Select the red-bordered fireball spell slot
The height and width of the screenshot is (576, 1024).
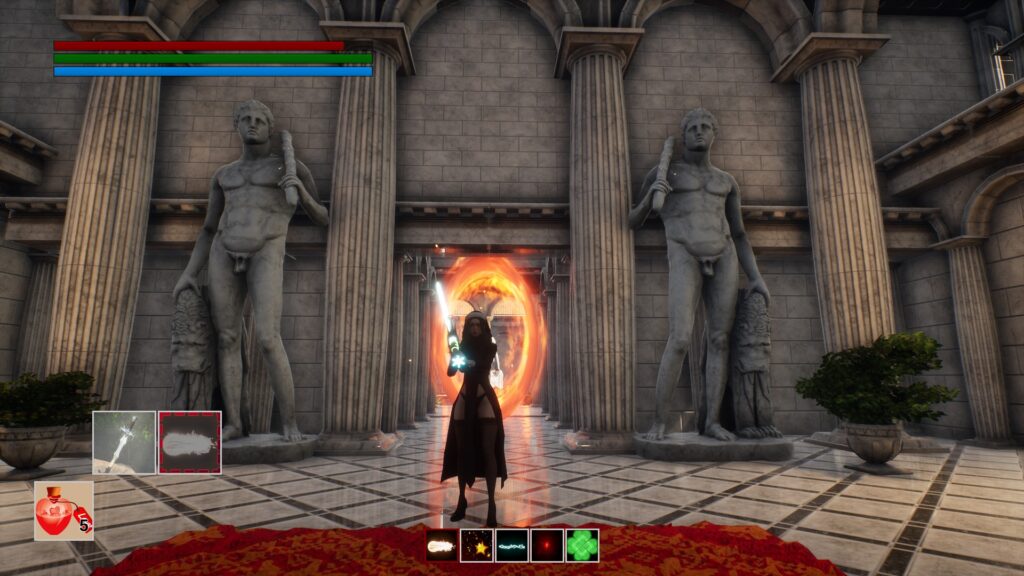click(189, 442)
